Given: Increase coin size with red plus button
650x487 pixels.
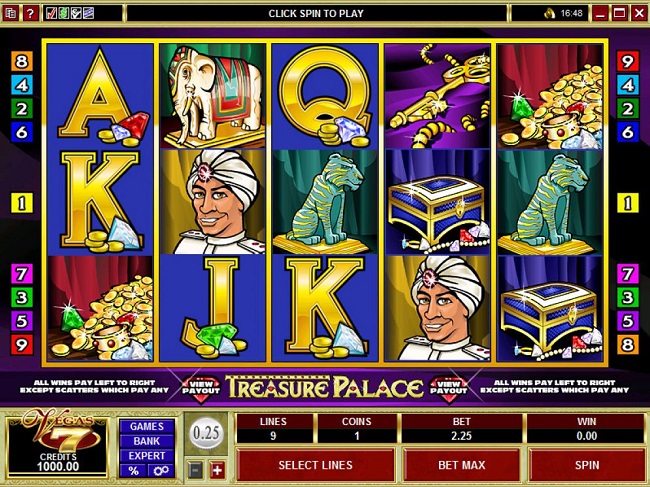Looking at the screenshot, I should coord(217,471).
